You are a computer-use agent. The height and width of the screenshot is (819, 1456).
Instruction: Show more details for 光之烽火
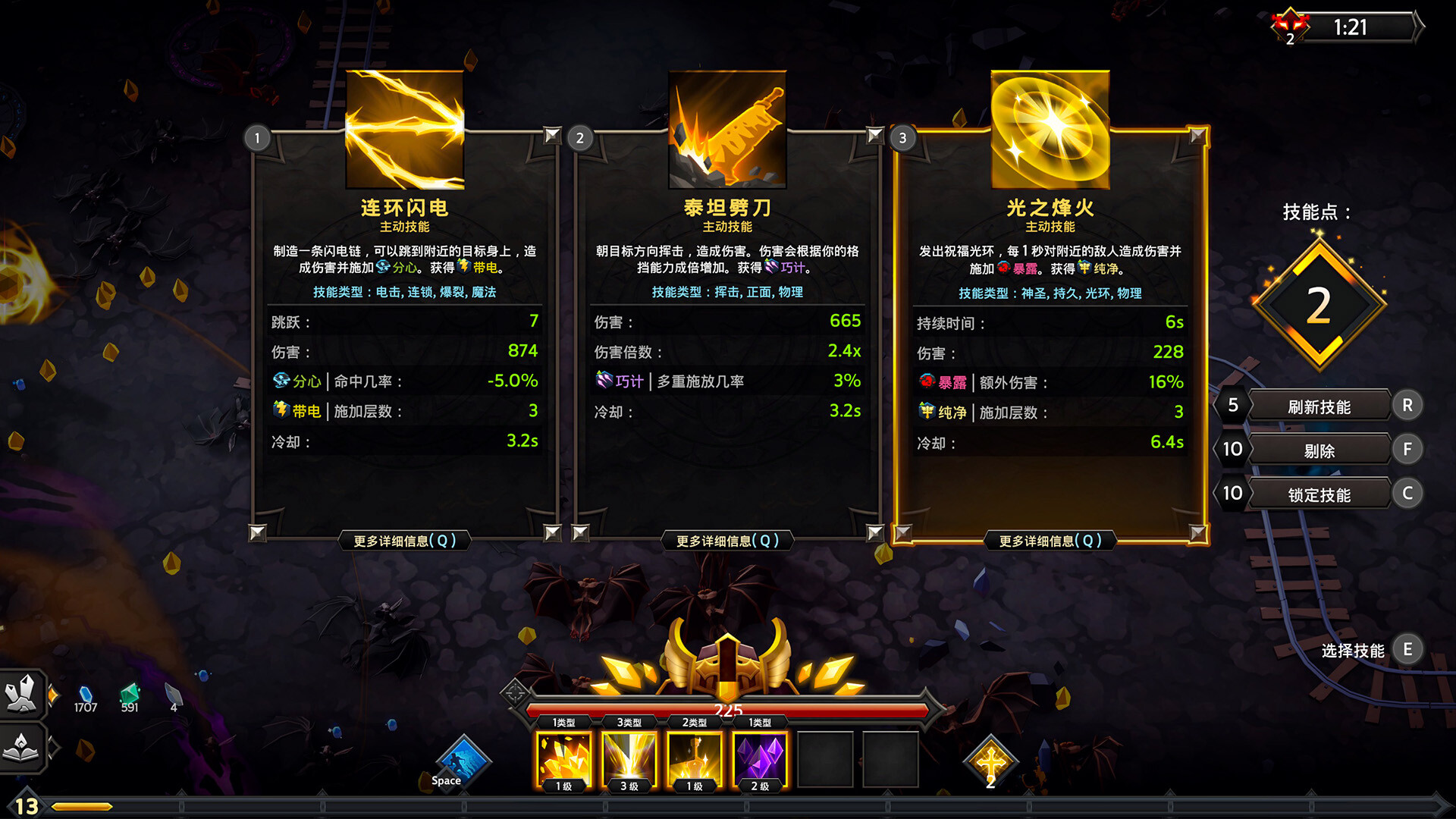point(1050,540)
